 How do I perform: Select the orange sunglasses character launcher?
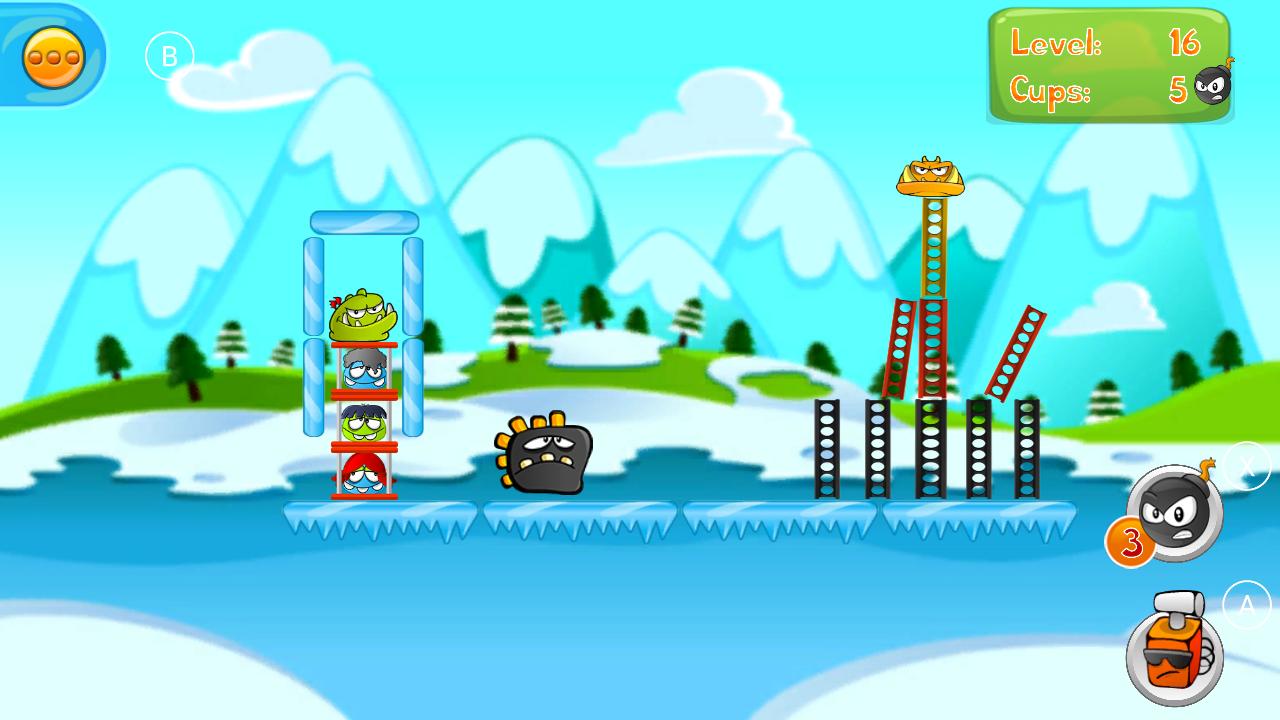[1172, 655]
